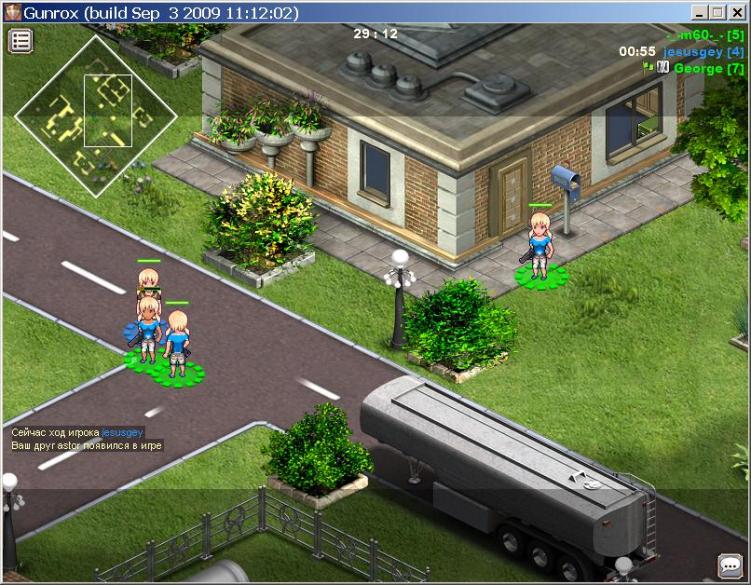
Task: Select the lone blonde unit beside the mailbox
Action: tap(541, 246)
